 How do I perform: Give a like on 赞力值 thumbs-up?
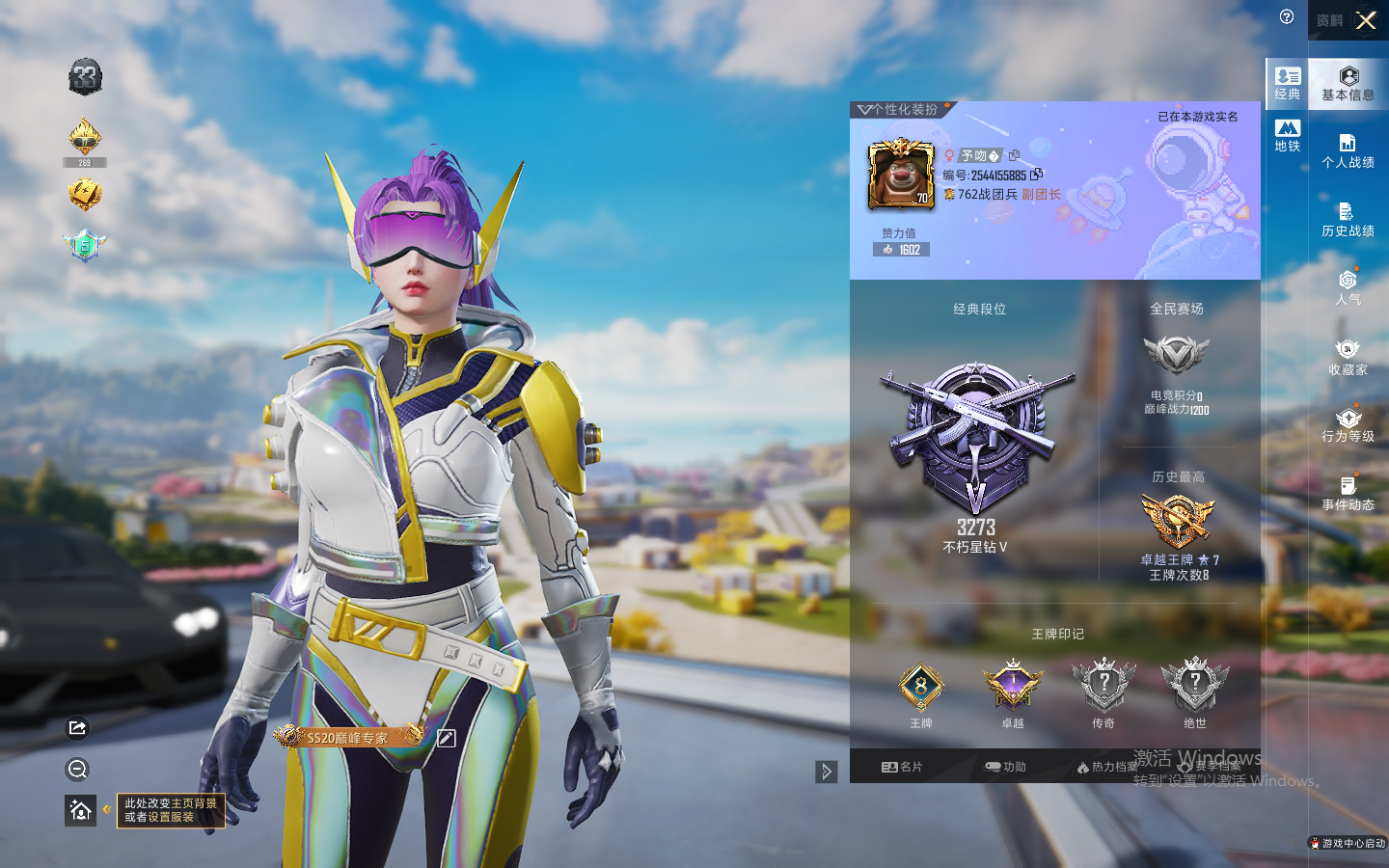point(888,250)
